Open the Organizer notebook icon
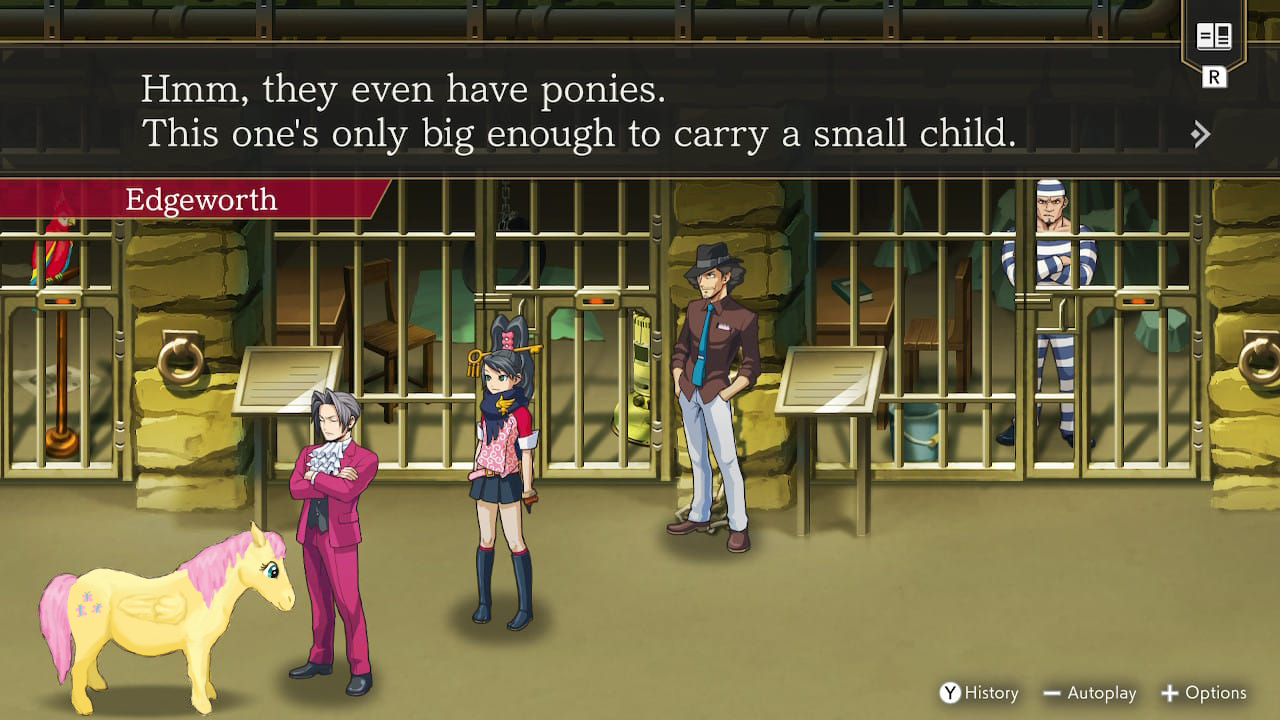The height and width of the screenshot is (720, 1280). (x=1214, y=39)
